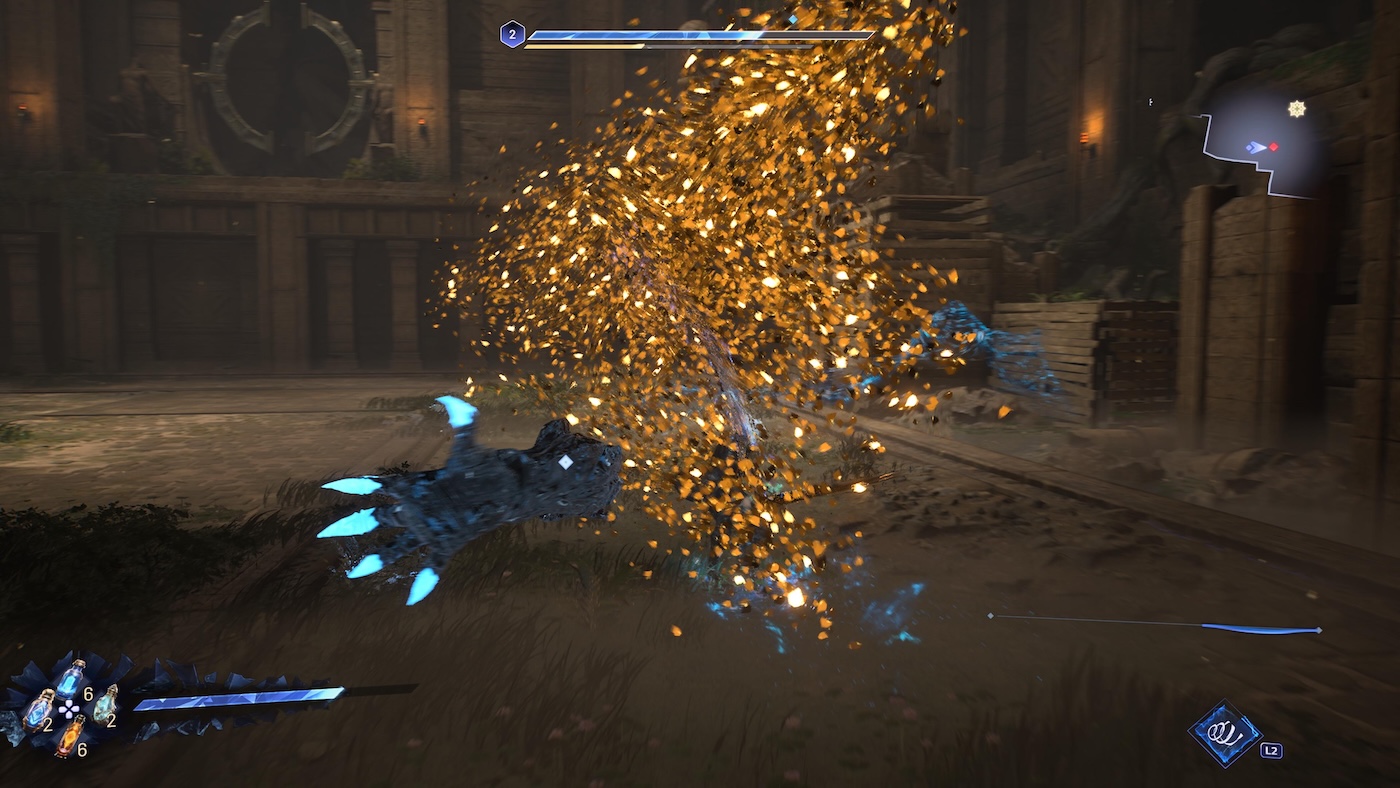Select the orange potion at the wheel's bottom
The height and width of the screenshot is (788, 1400).
(70, 736)
